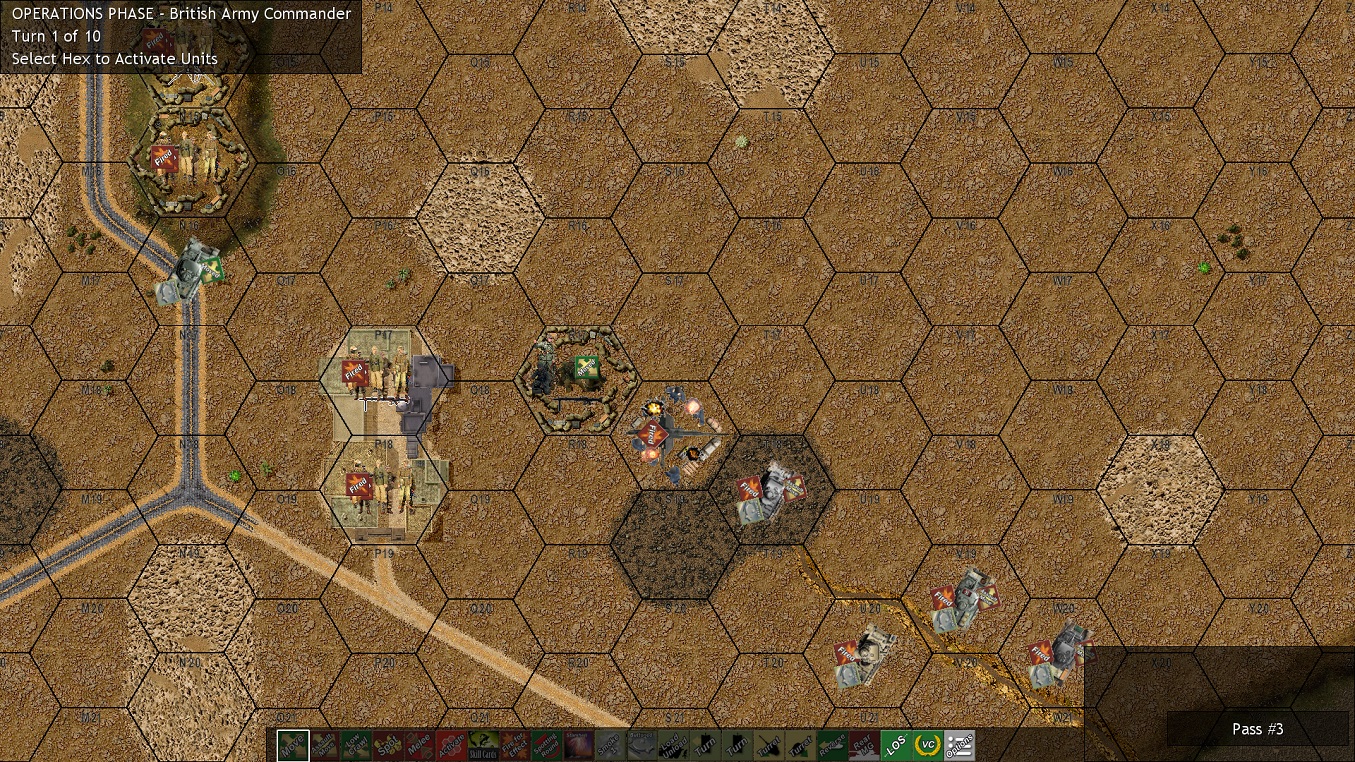This screenshot has height=762, width=1355.
Task: Open the Skill Cards panel
Action: pyautogui.click(x=483, y=745)
